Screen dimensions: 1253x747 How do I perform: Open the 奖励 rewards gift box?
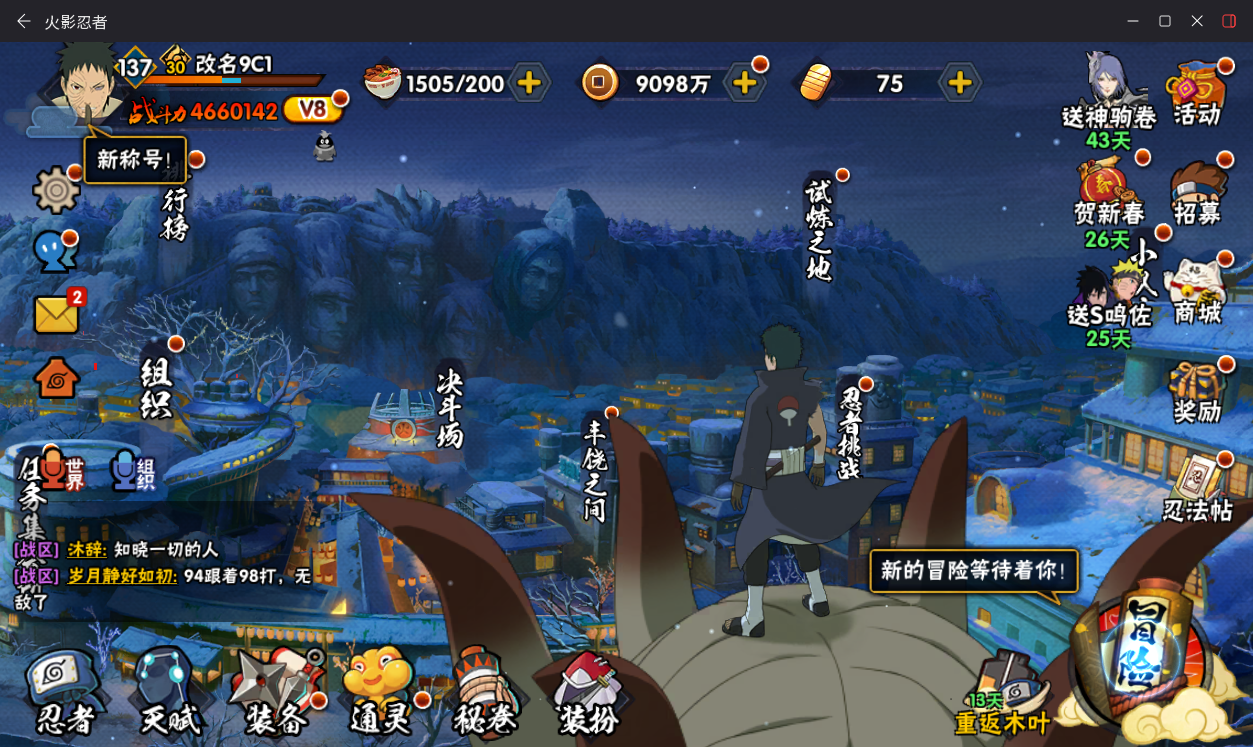point(1197,392)
